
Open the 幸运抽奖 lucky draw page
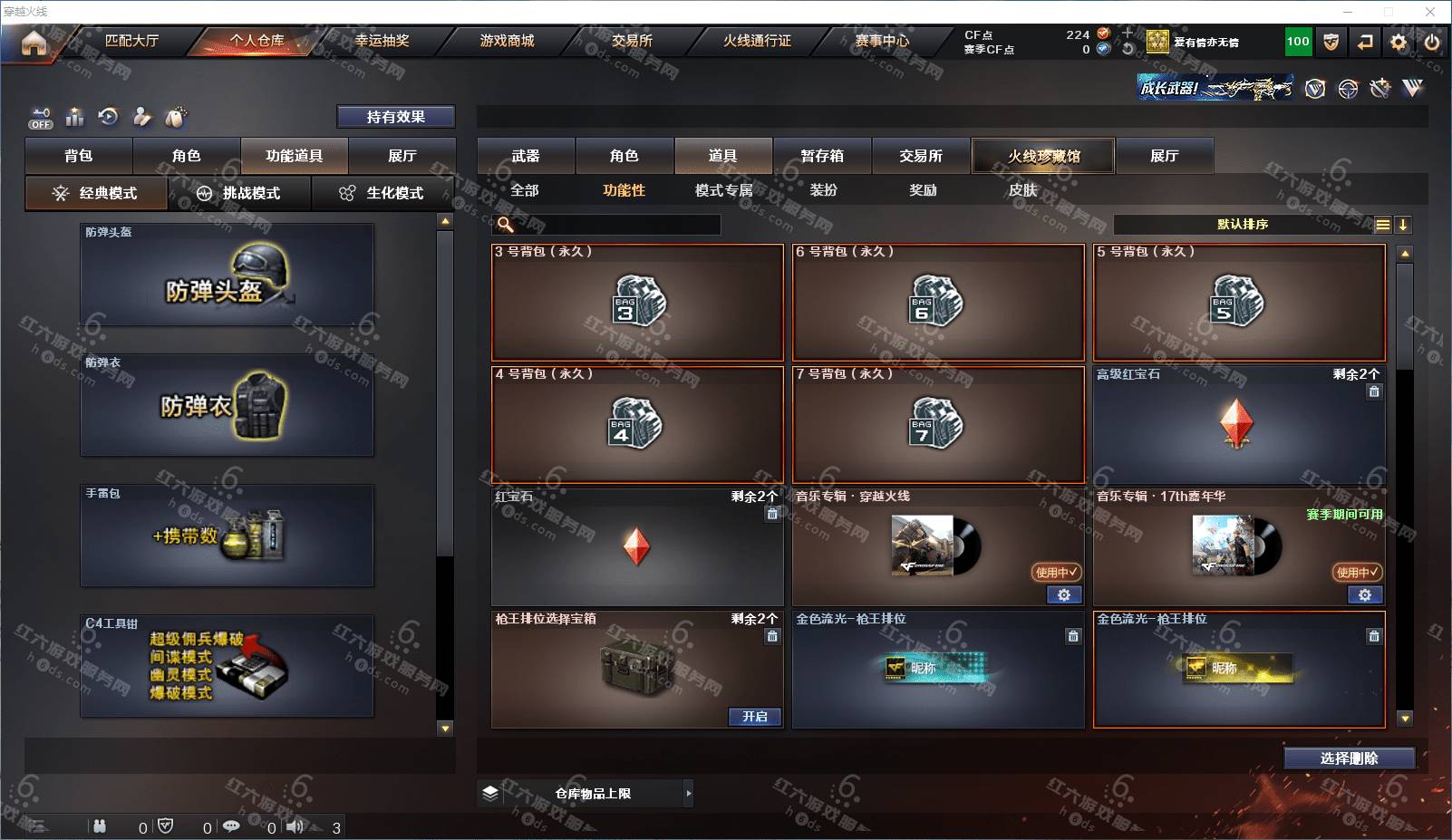click(382, 41)
